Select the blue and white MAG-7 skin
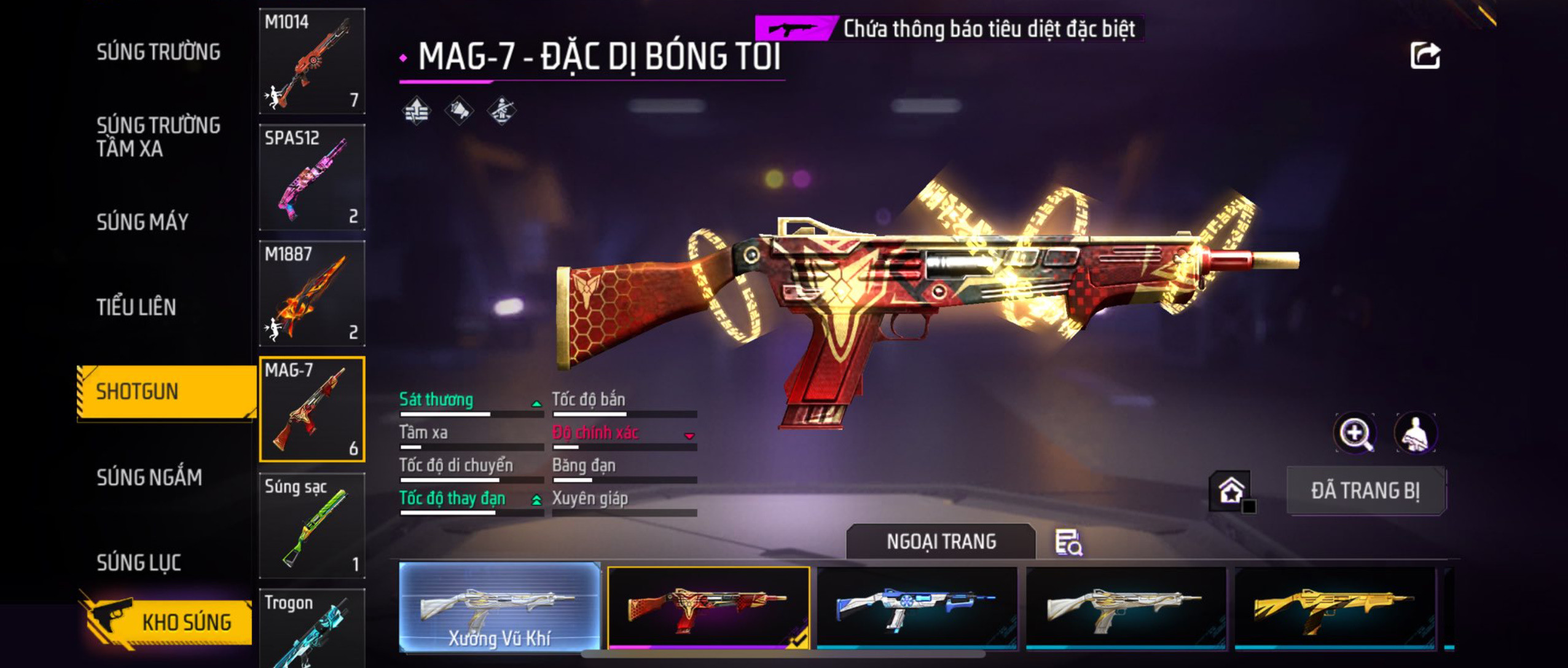1568x668 pixels. click(917, 607)
